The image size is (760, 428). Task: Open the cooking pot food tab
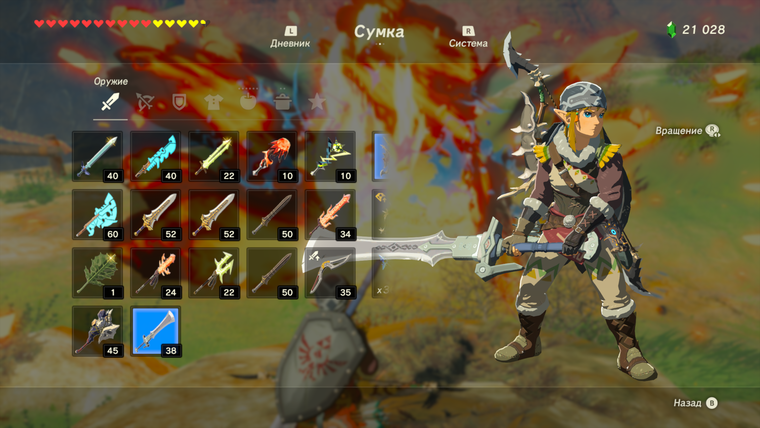click(283, 101)
